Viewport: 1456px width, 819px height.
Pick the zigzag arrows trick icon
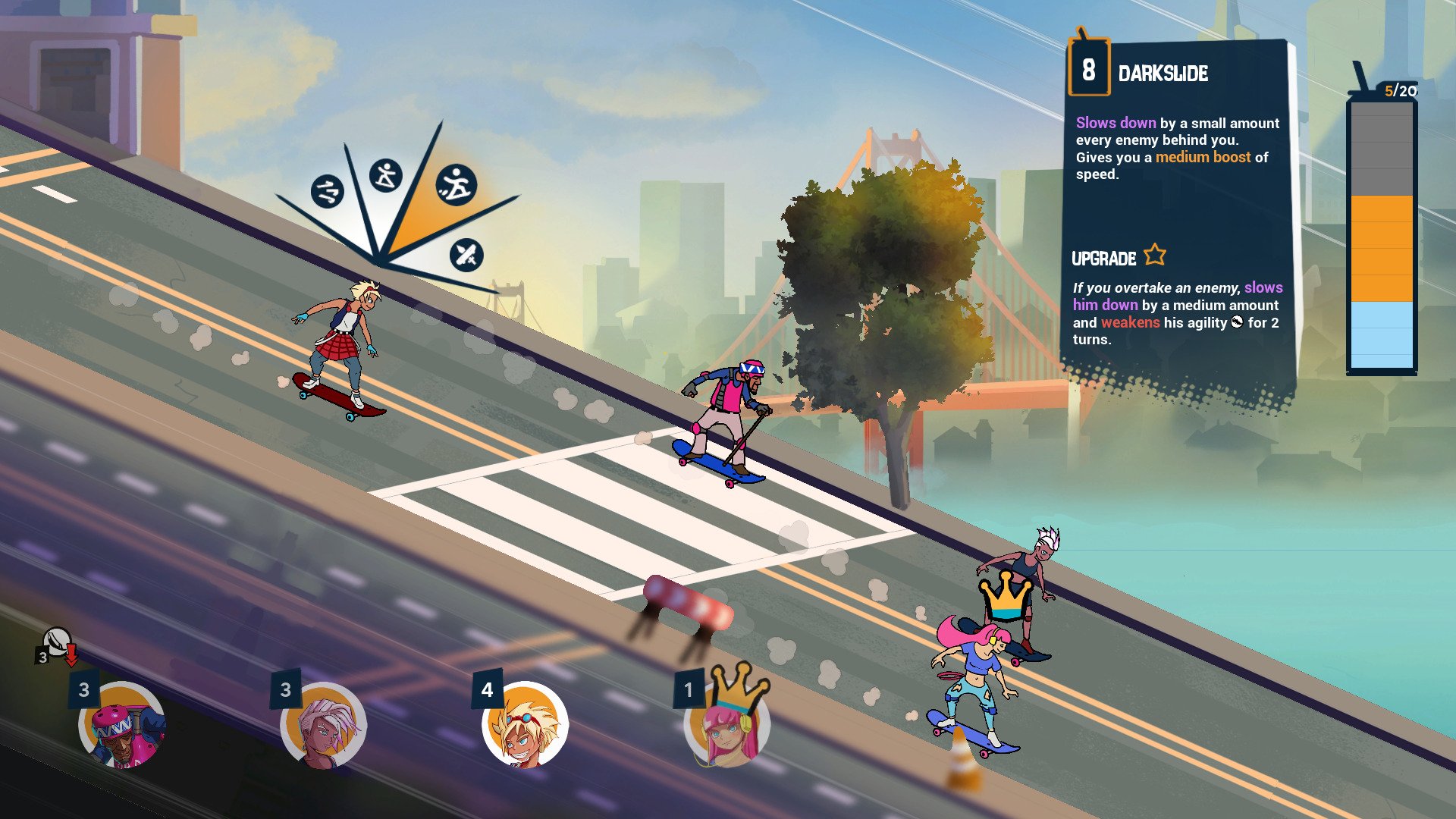pos(327,191)
